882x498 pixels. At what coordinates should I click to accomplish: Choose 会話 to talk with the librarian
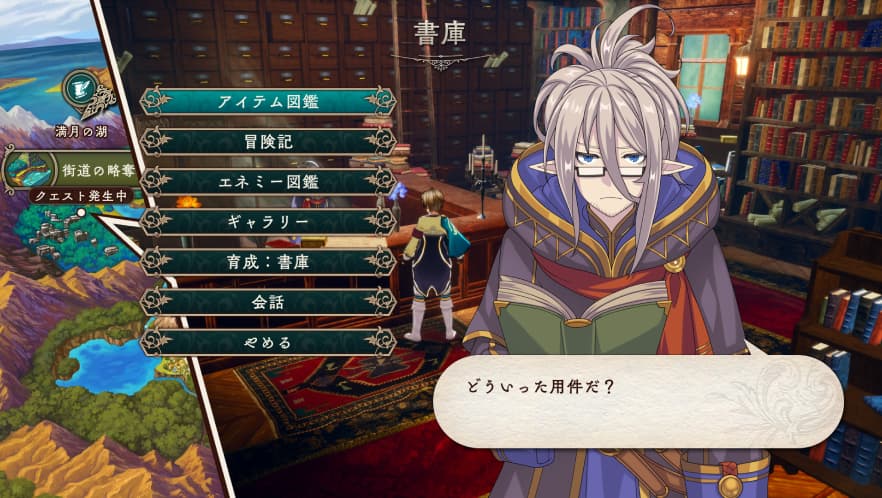(x=268, y=302)
